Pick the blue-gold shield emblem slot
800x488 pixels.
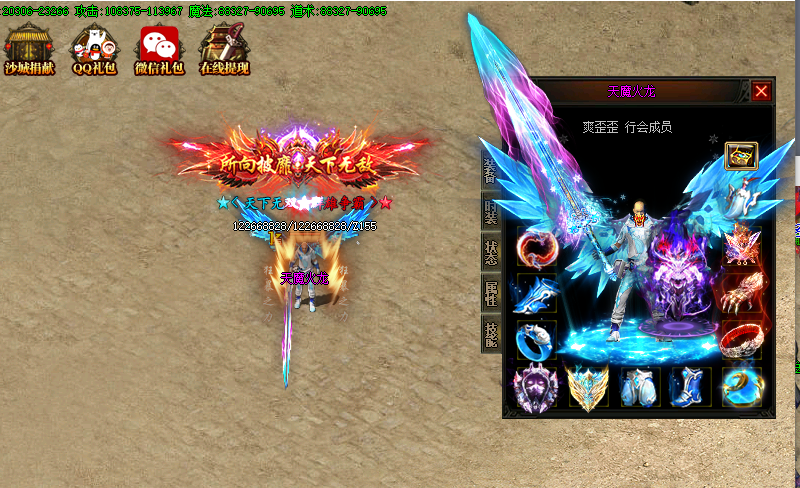(x=587, y=387)
